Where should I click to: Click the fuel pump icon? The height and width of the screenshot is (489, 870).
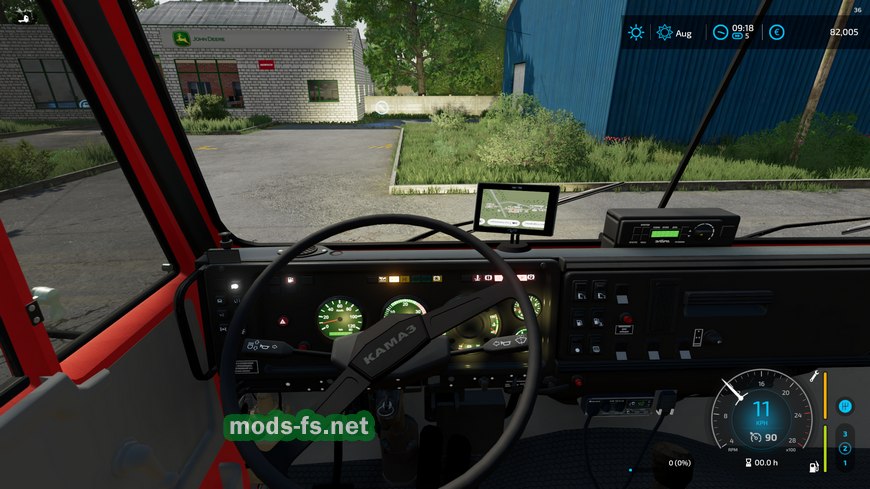tap(812, 466)
